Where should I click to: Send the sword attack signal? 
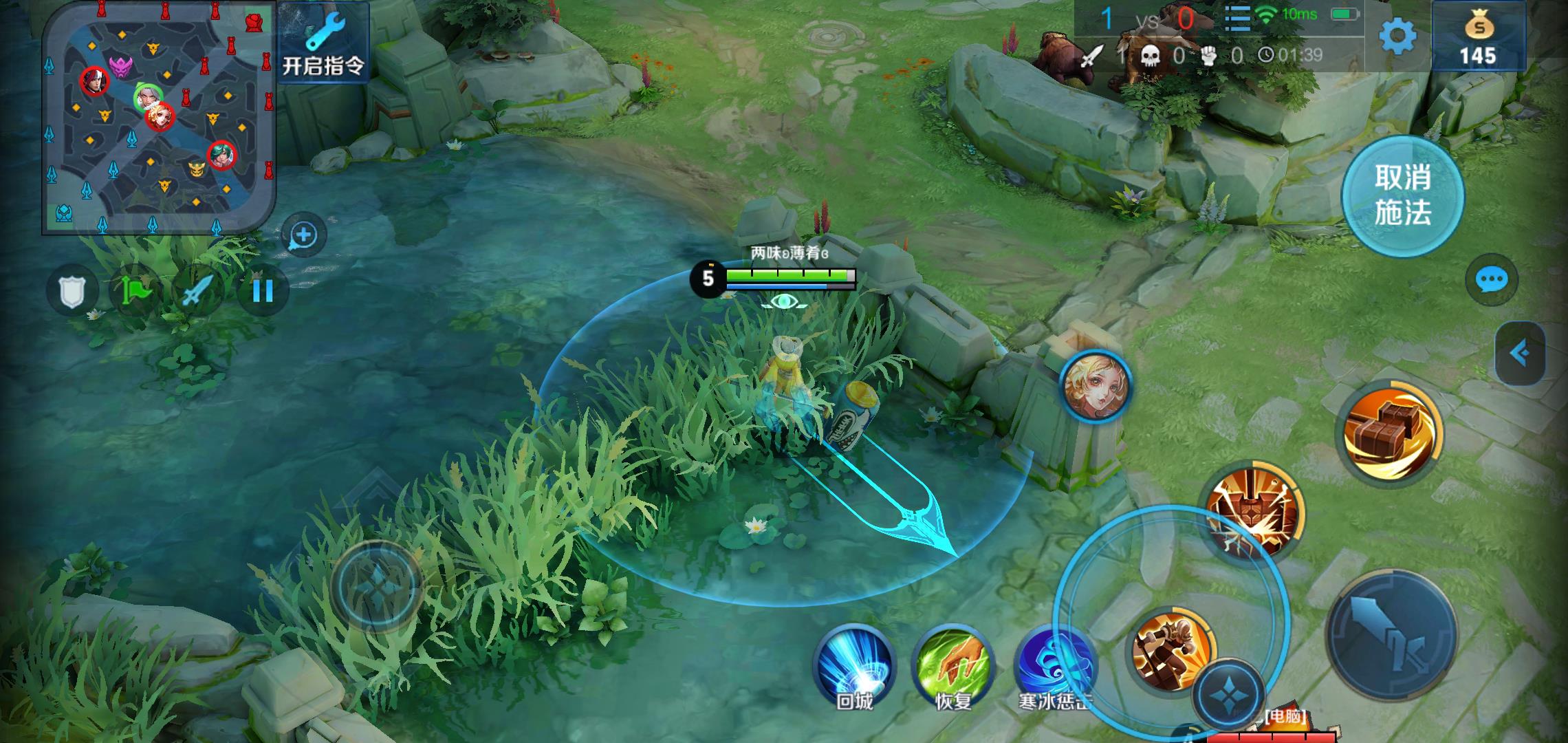(197, 291)
